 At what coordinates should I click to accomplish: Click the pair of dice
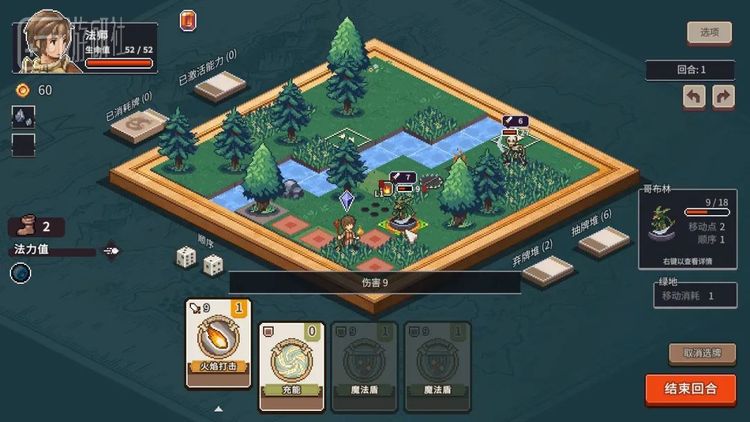click(199, 260)
